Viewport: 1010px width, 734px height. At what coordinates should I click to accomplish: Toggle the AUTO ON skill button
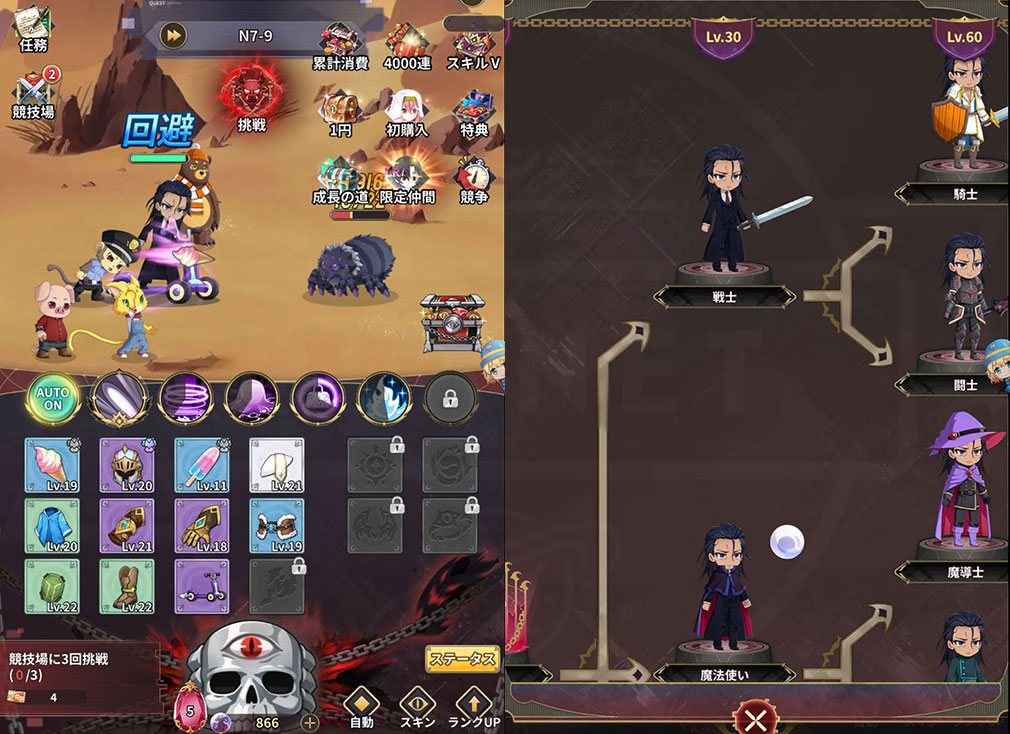pos(52,400)
